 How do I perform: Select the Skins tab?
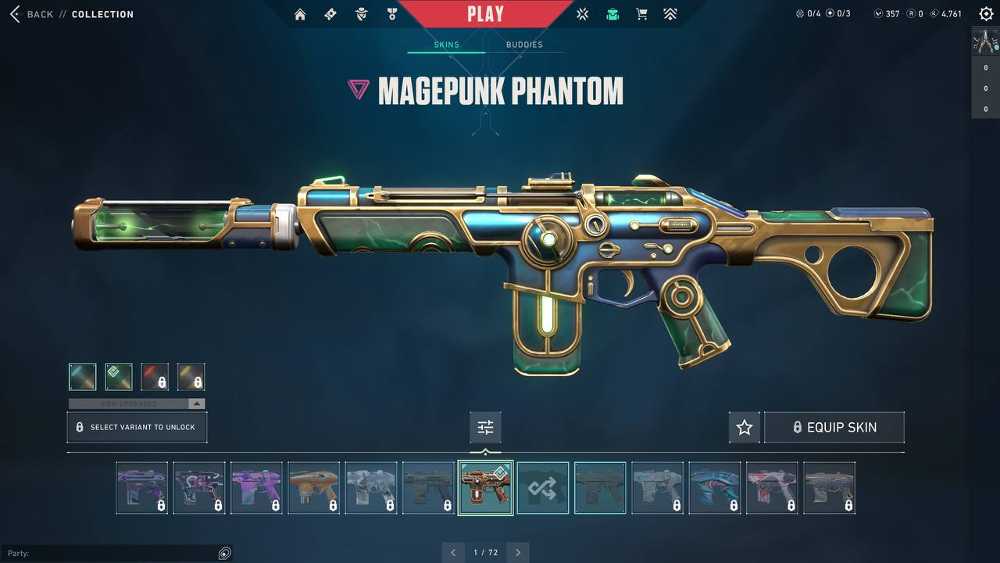pyautogui.click(x=446, y=45)
